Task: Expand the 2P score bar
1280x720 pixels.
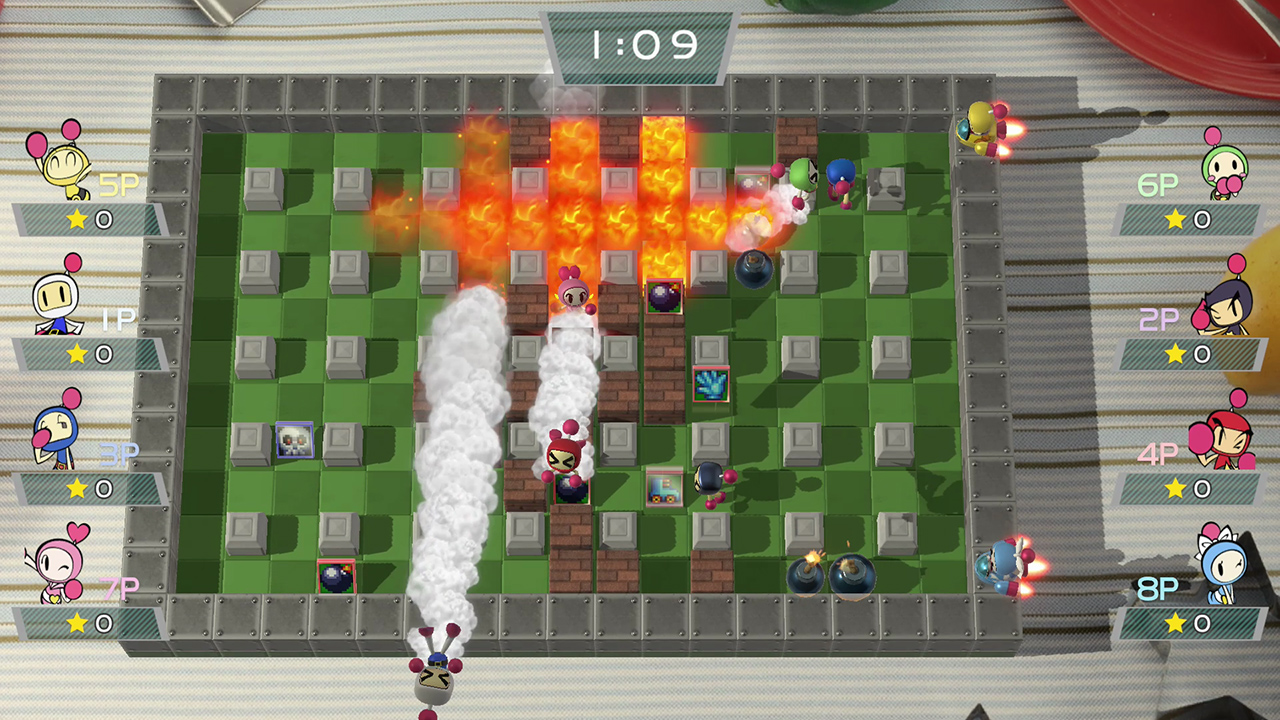Action: (x=1192, y=354)
